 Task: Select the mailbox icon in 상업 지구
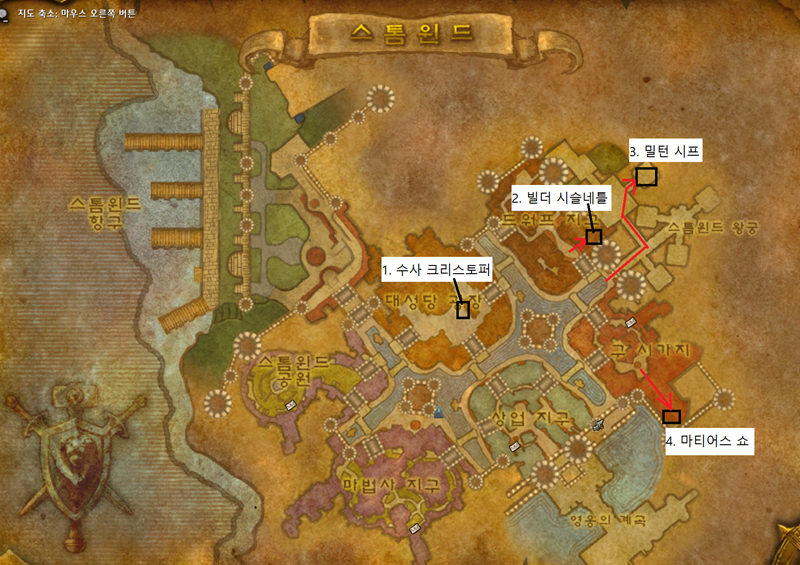[x=515, y=447]
